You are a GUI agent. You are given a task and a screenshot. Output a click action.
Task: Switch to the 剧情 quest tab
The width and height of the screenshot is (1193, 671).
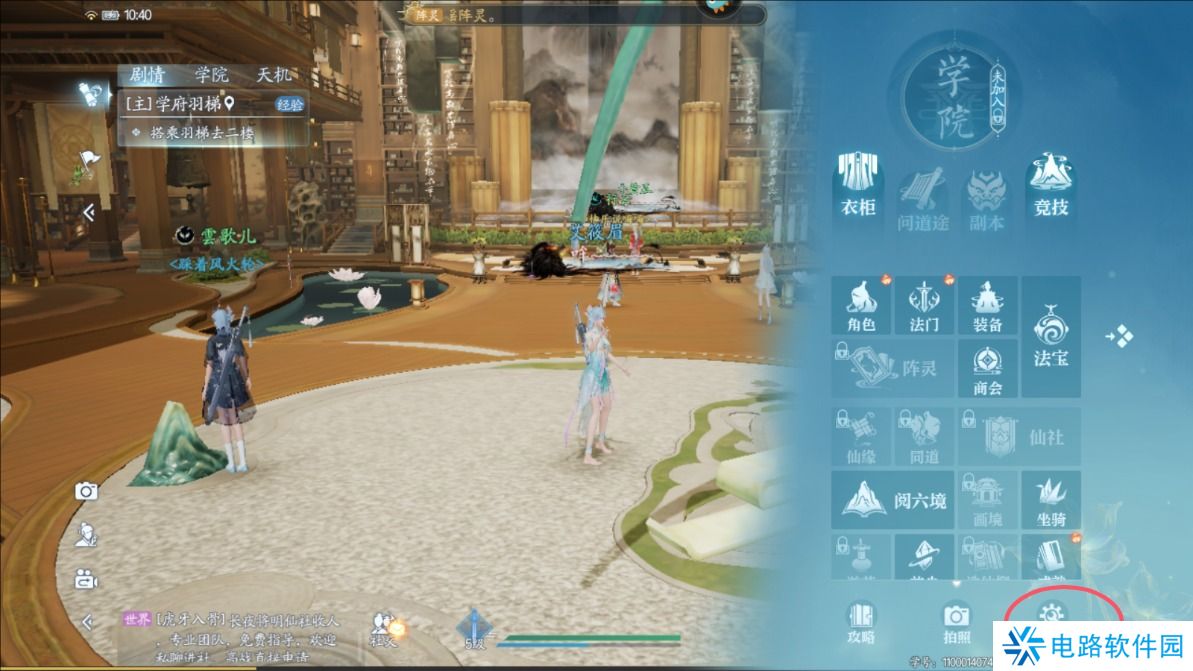point(148,75)
